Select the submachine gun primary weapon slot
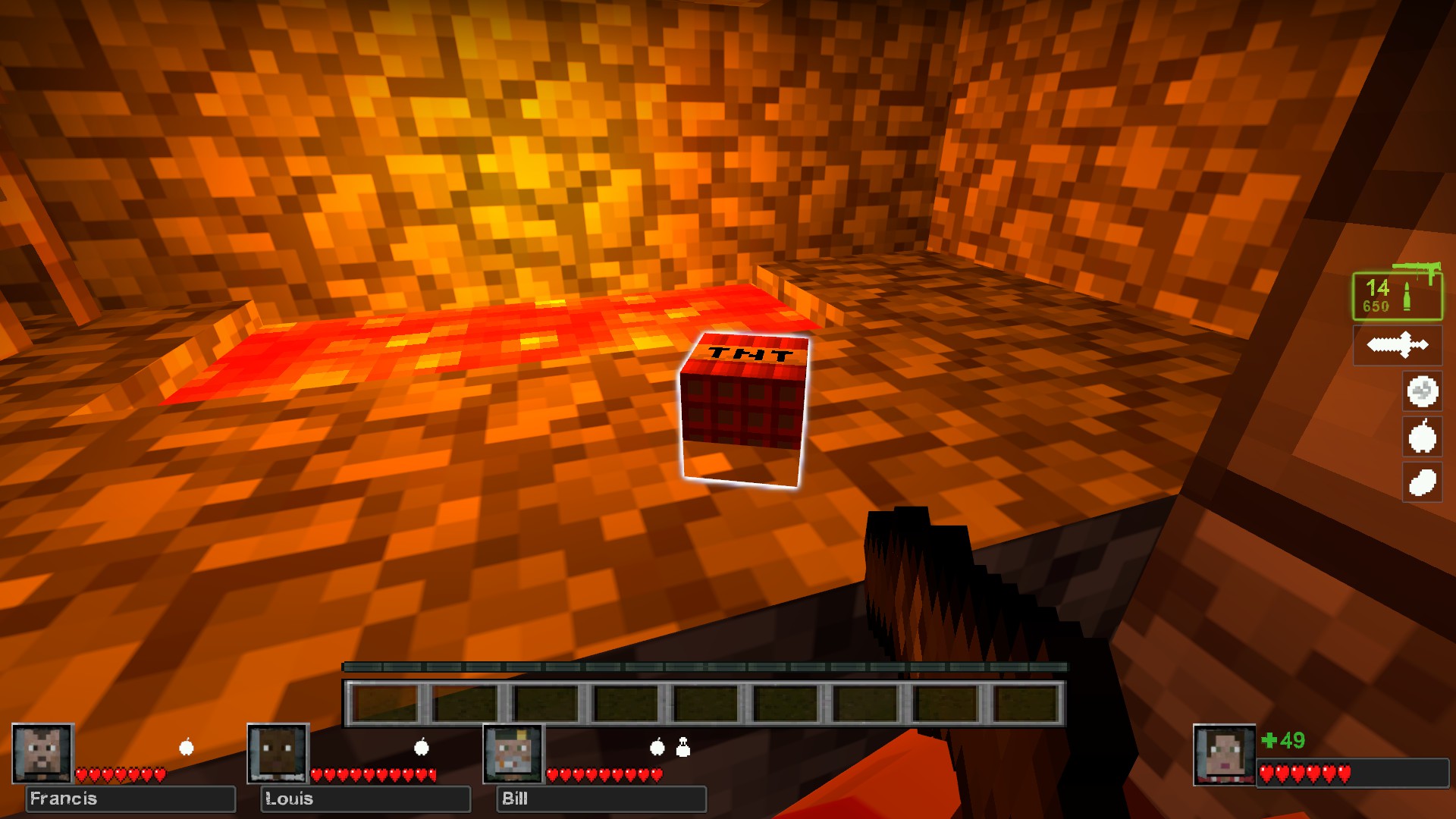The width and height of the screenshot is (1456, 819). 1397,296
